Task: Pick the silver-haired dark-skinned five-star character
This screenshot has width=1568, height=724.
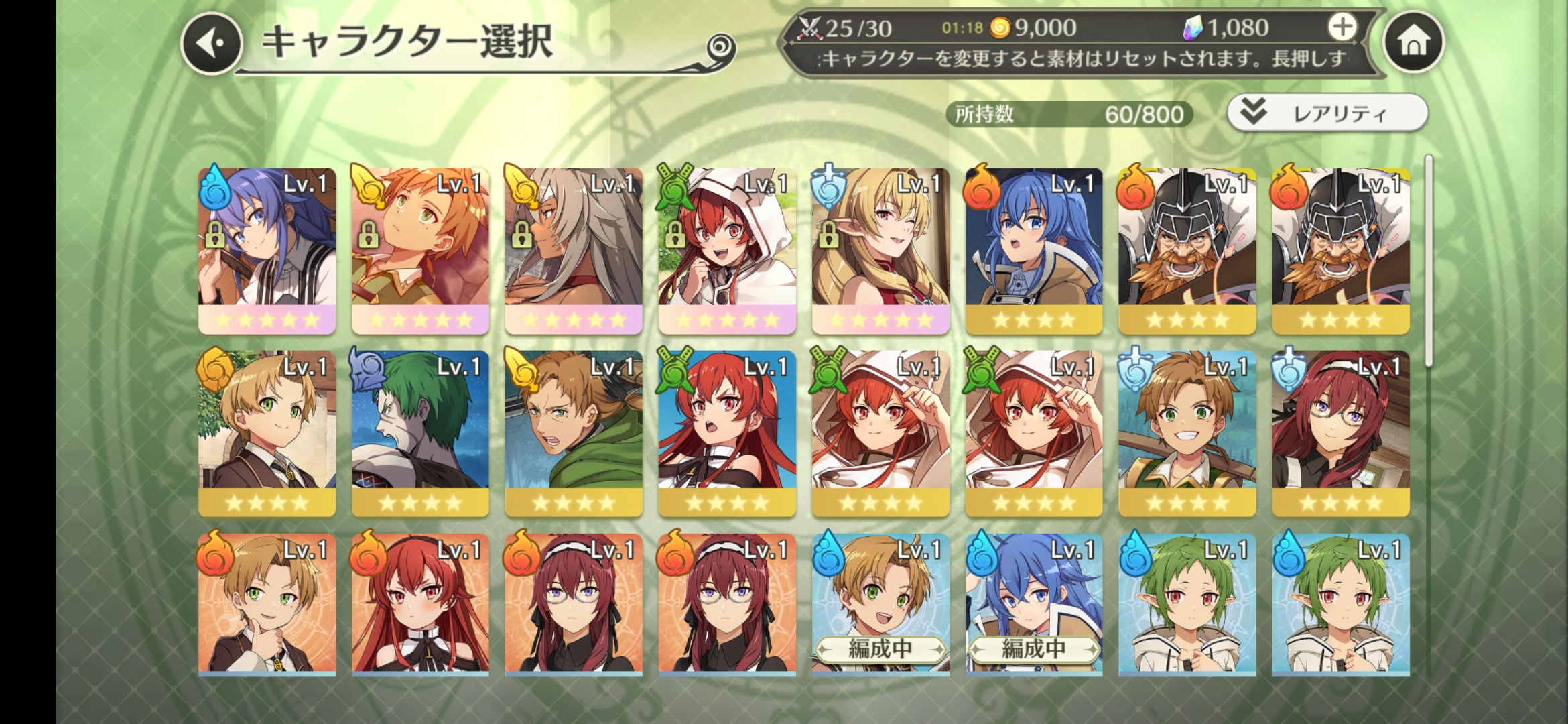Action: click(574, 249)
